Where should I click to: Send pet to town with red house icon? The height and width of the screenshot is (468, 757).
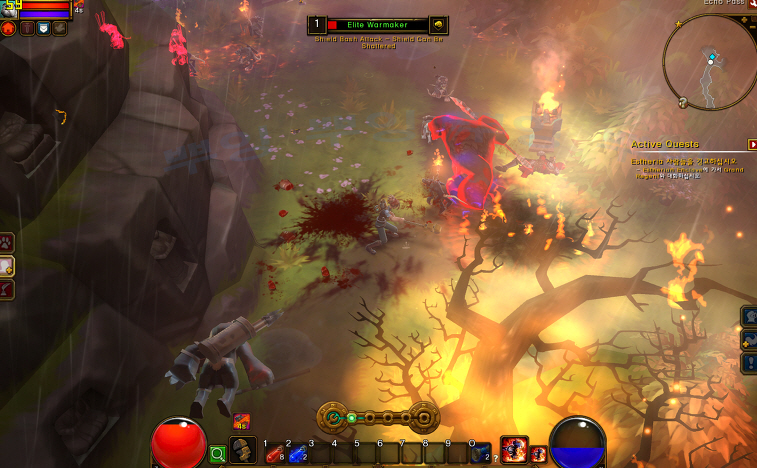pos(9,28)
